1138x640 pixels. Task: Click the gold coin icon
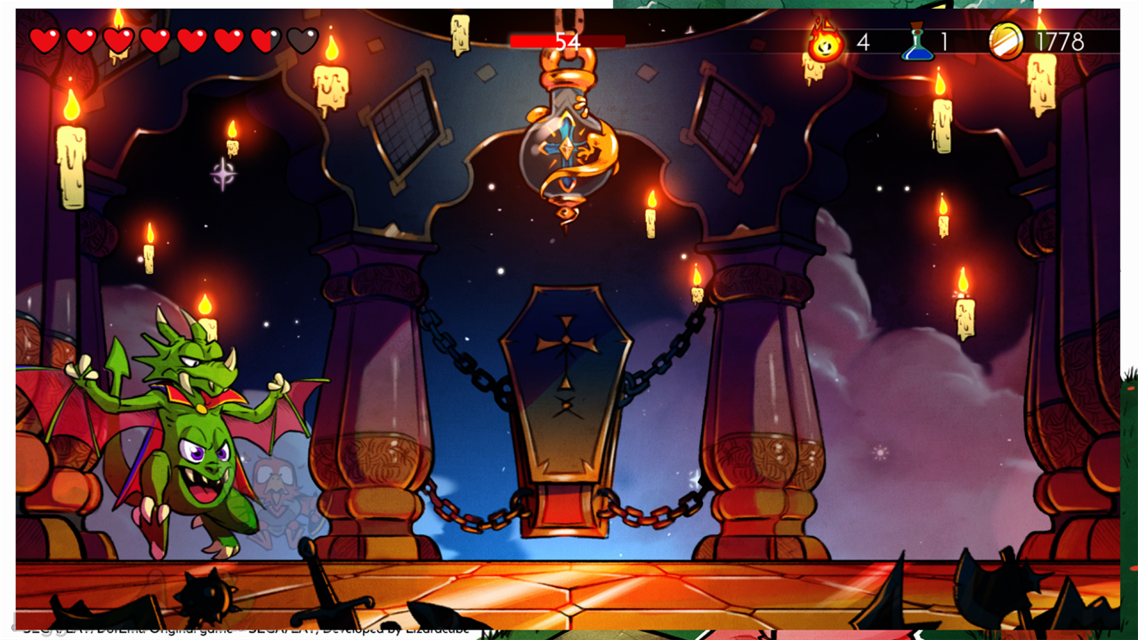[1006, 41]
